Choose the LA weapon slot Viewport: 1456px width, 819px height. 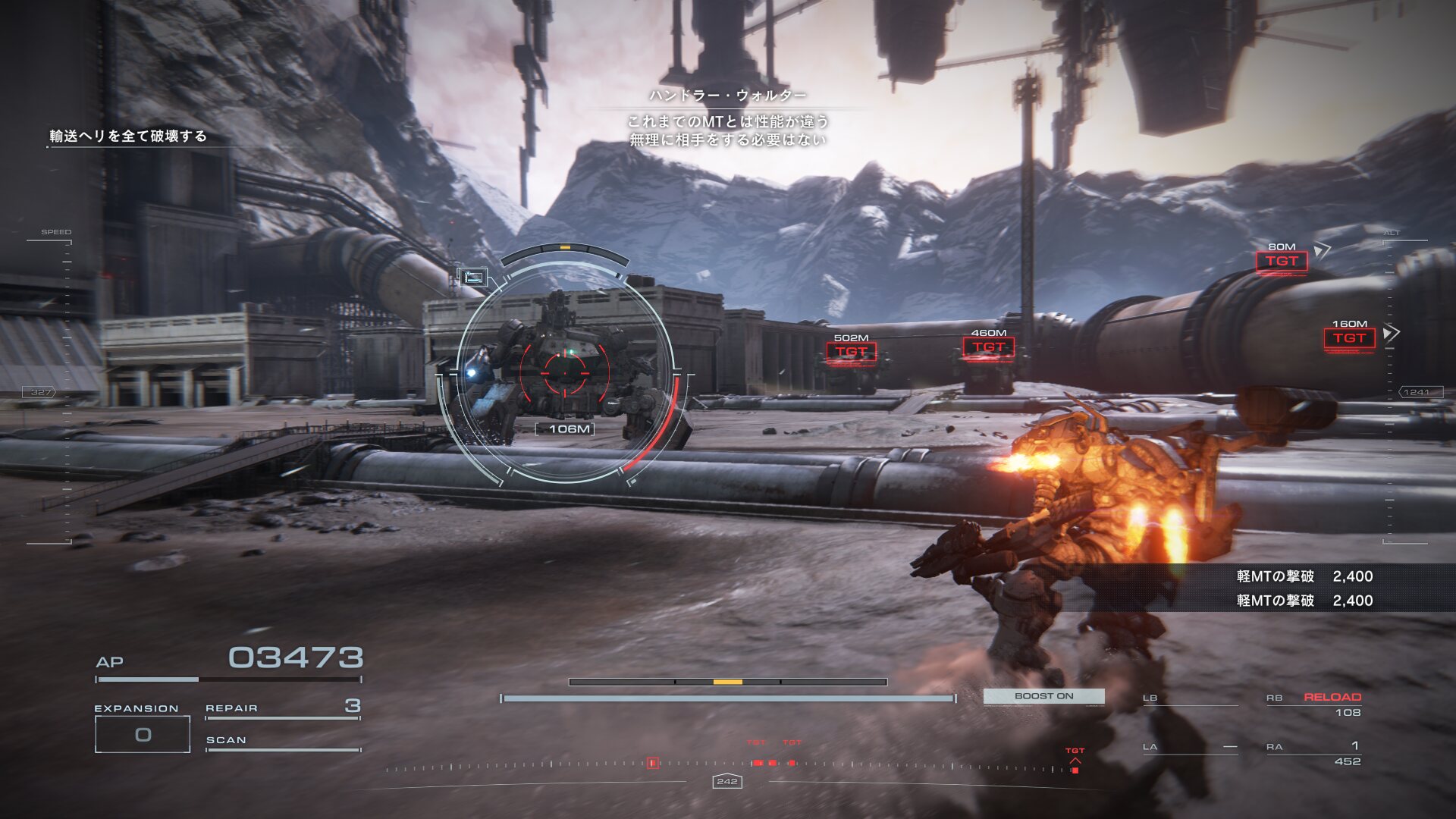(x=1189, y=748)
